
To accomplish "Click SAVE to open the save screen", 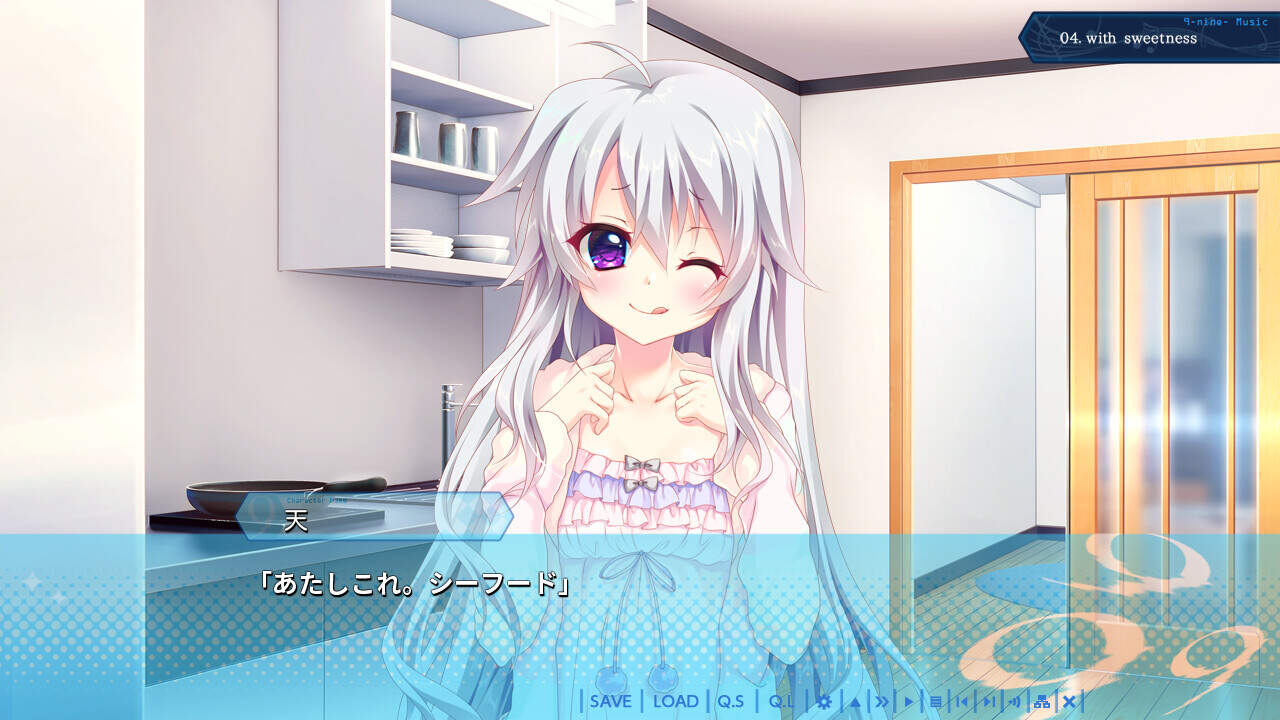I will 612,702.
